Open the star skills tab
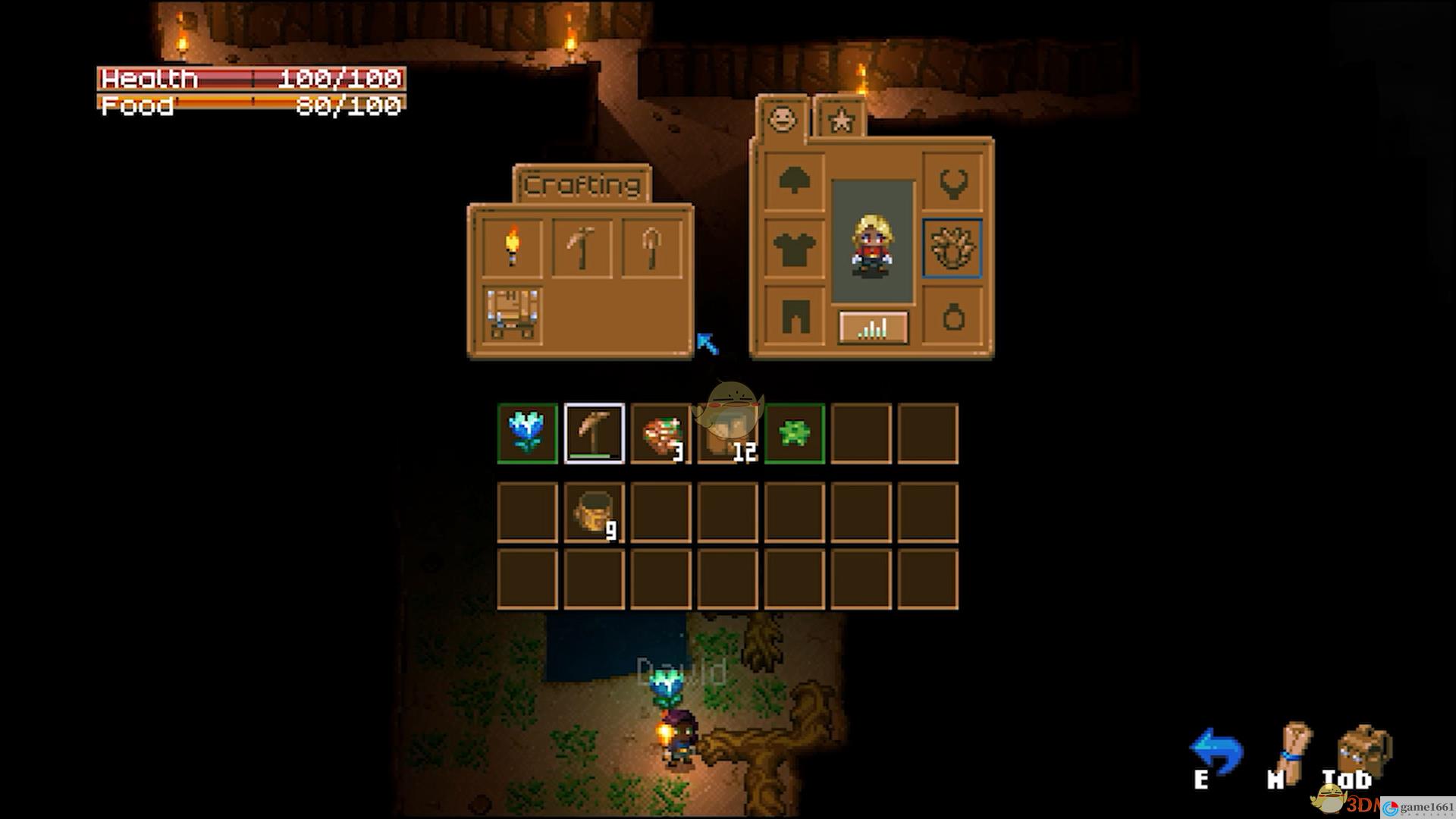Viewport: 1456px width, 819px height. click(x=840, y=120)
